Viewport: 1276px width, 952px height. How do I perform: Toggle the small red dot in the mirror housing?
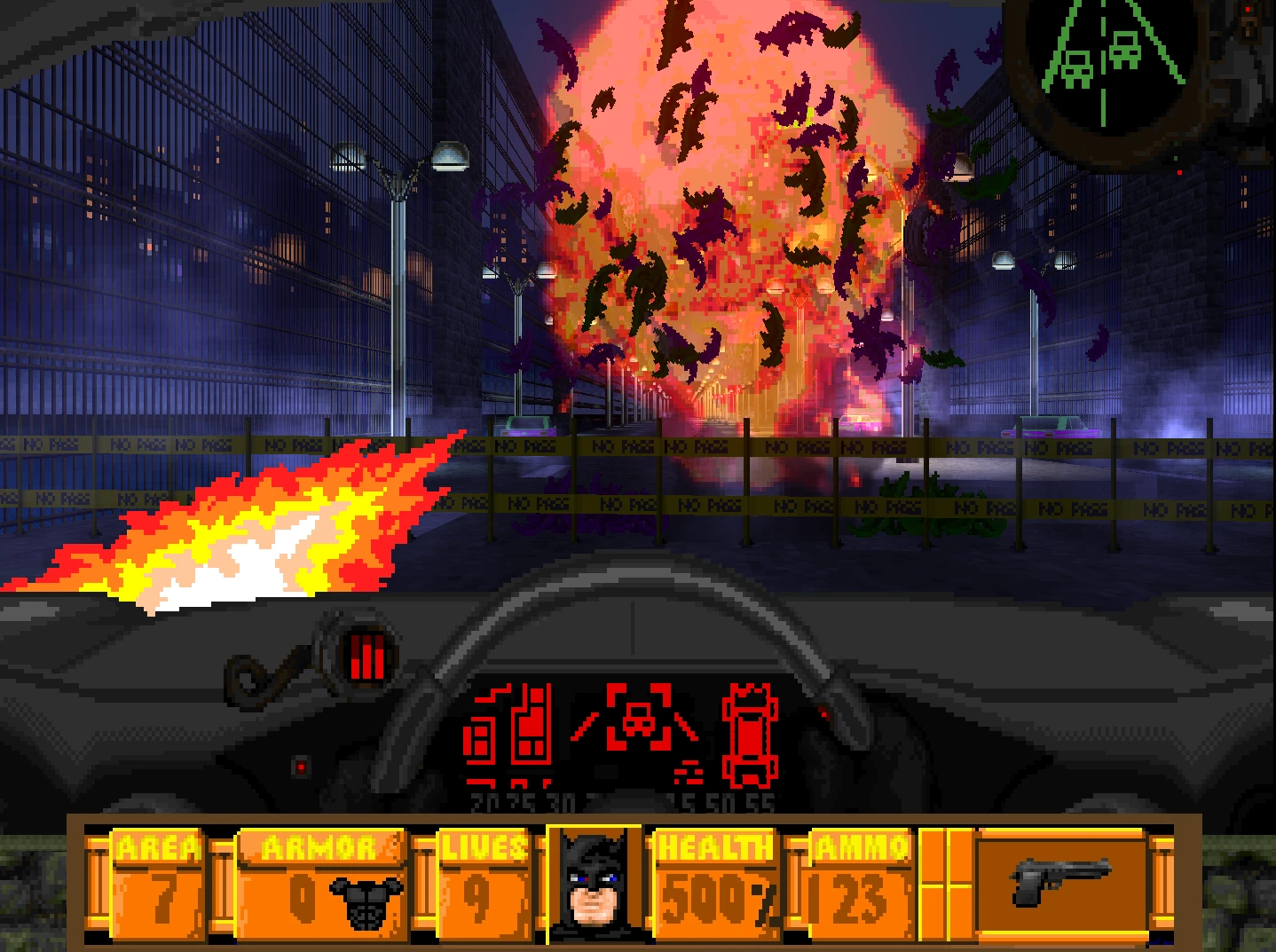point(1179,173)
